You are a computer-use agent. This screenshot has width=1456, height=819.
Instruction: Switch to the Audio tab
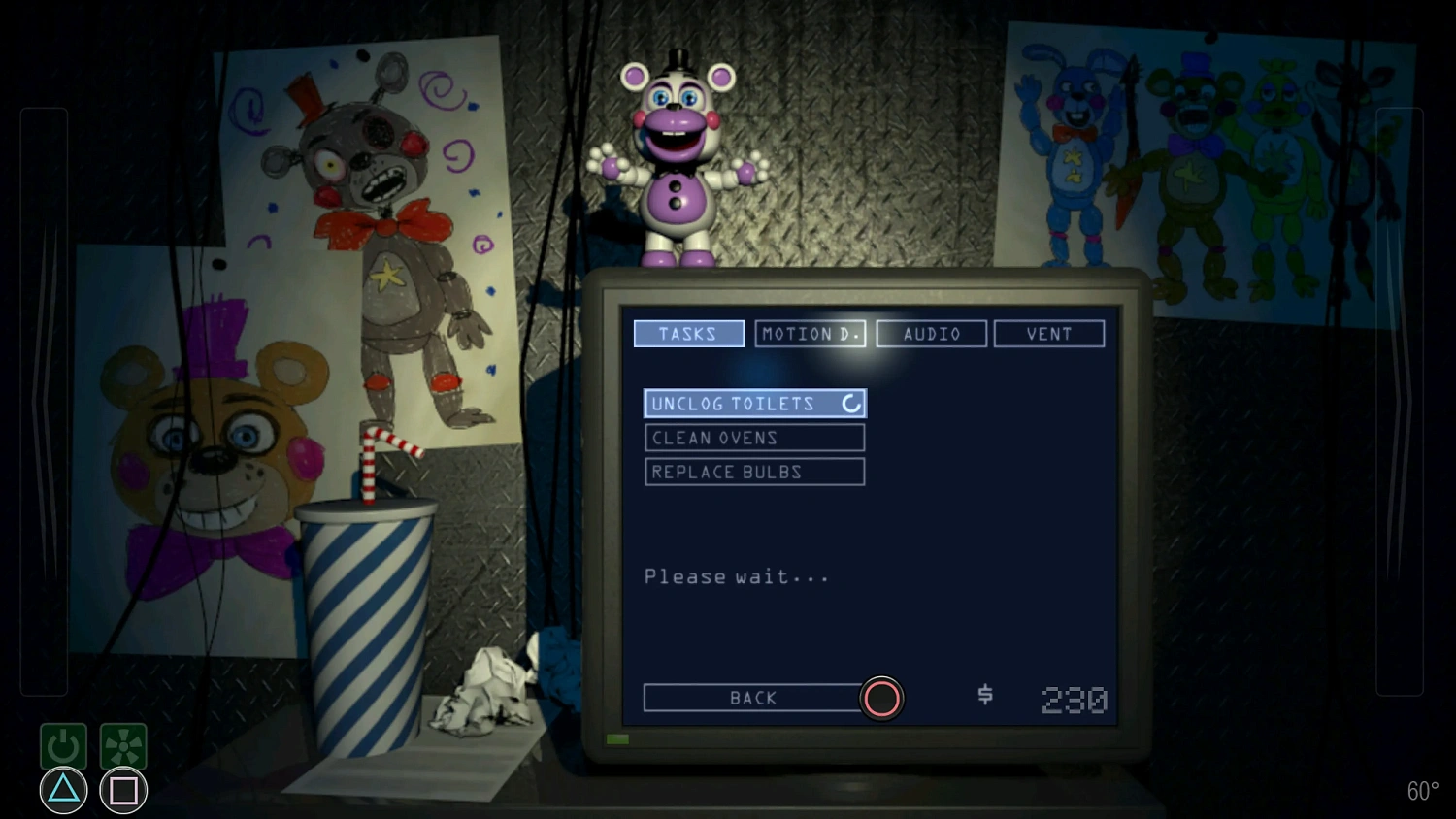[931, 333]
